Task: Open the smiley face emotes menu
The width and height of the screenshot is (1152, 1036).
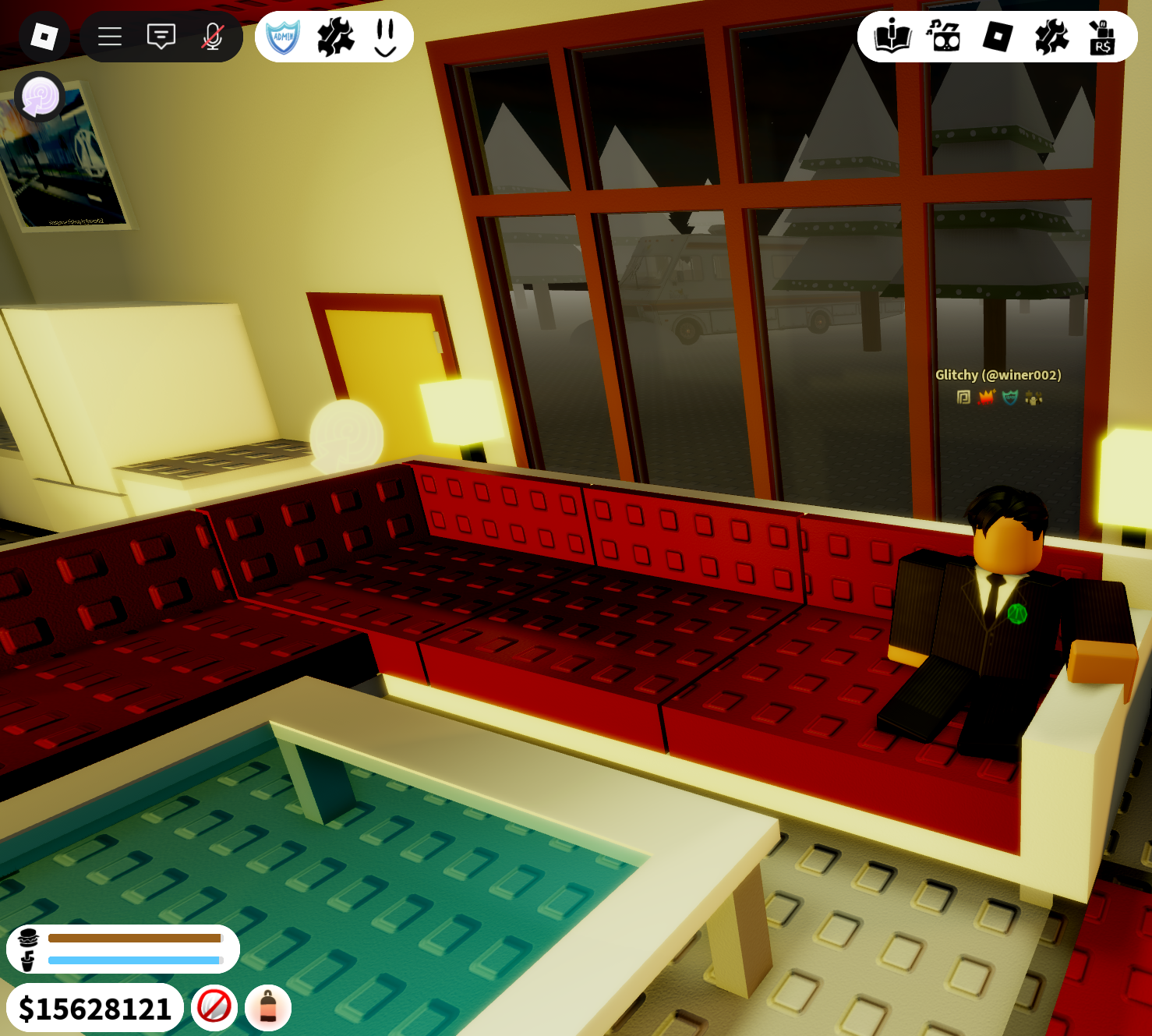Action: [385, 37]
